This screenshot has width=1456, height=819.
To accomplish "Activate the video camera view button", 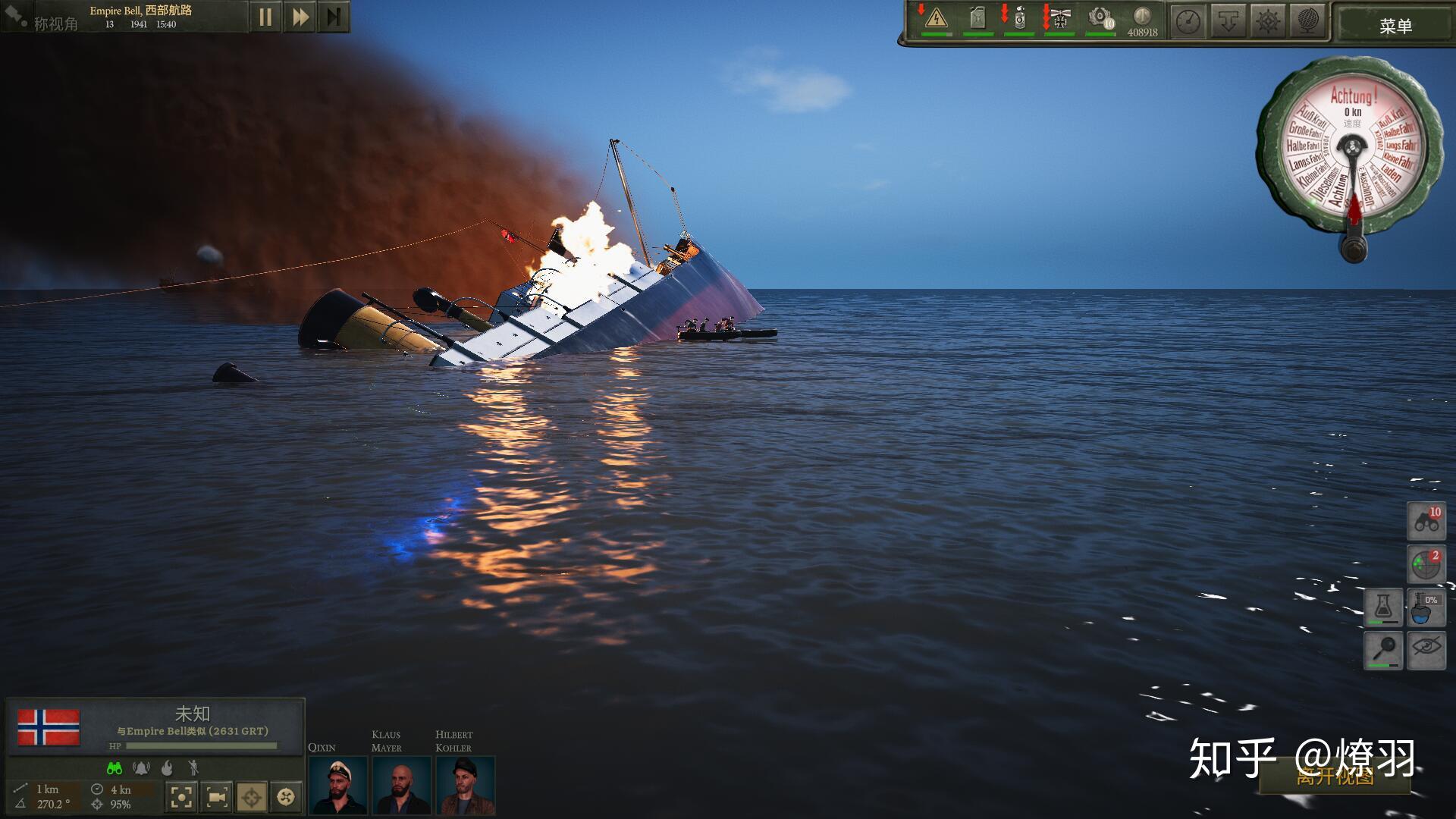I will point(217,797).
